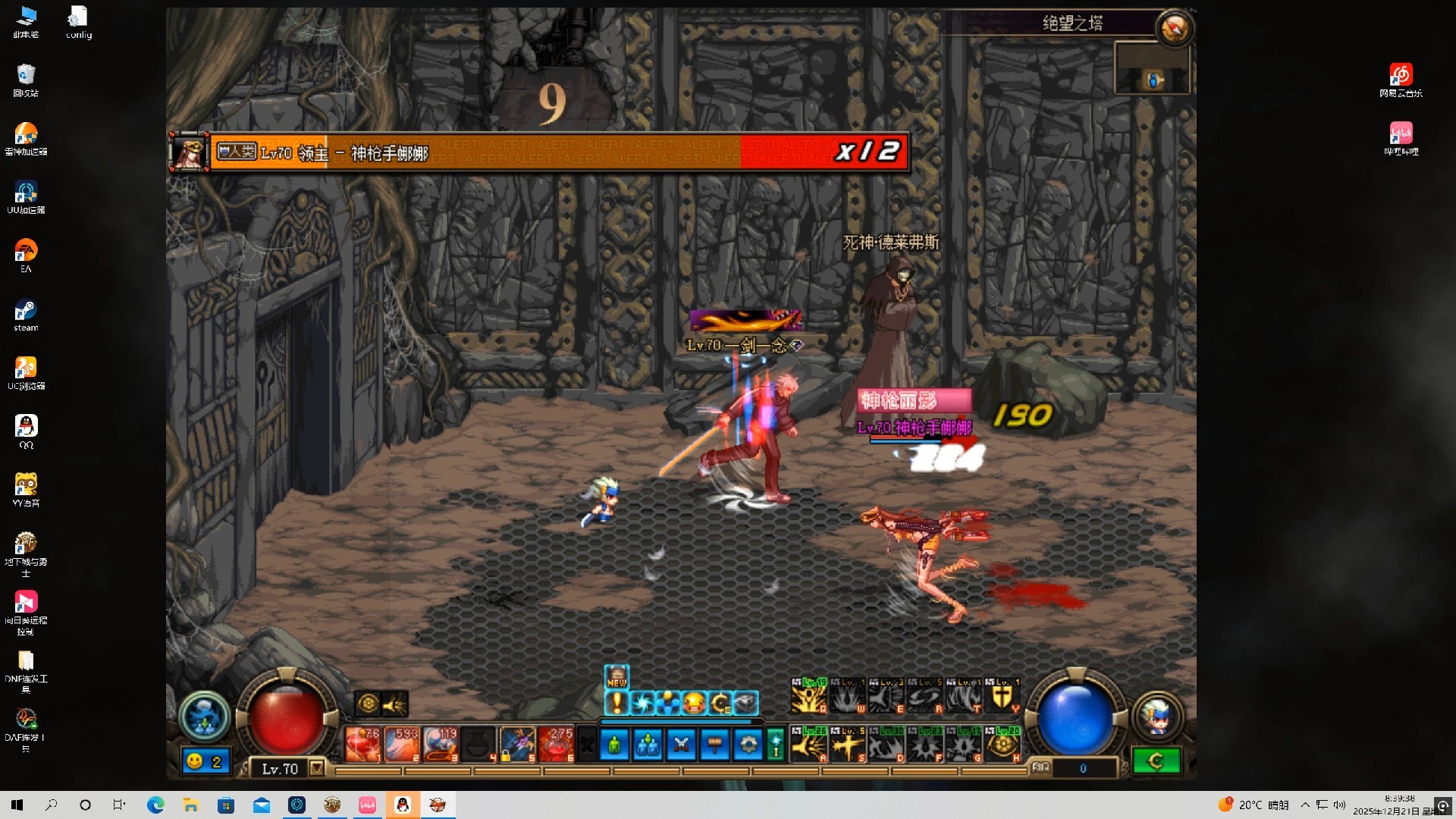
Task: Open the compass map button
Action: [1174, 29]
